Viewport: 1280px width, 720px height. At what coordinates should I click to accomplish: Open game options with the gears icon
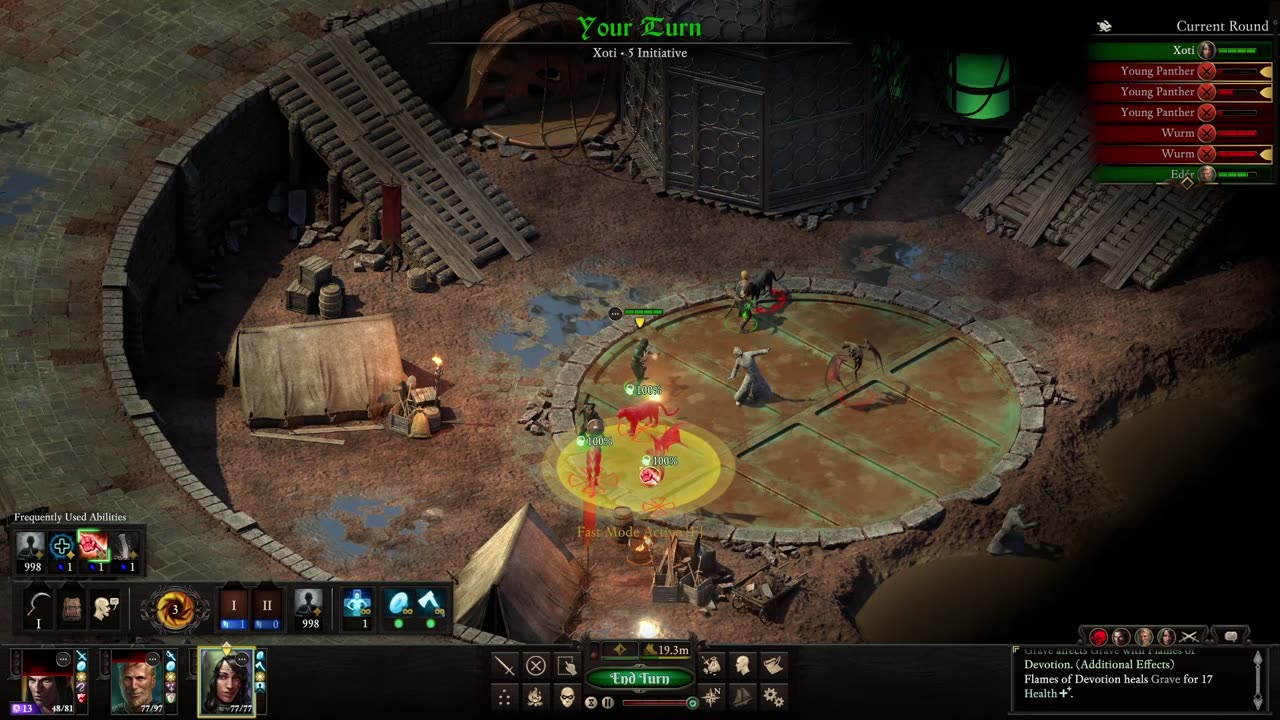click(774, 697)
